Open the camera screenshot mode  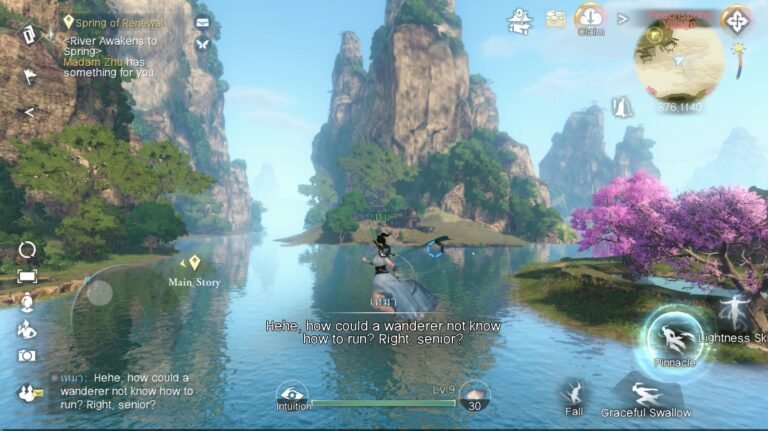point(27,355)
